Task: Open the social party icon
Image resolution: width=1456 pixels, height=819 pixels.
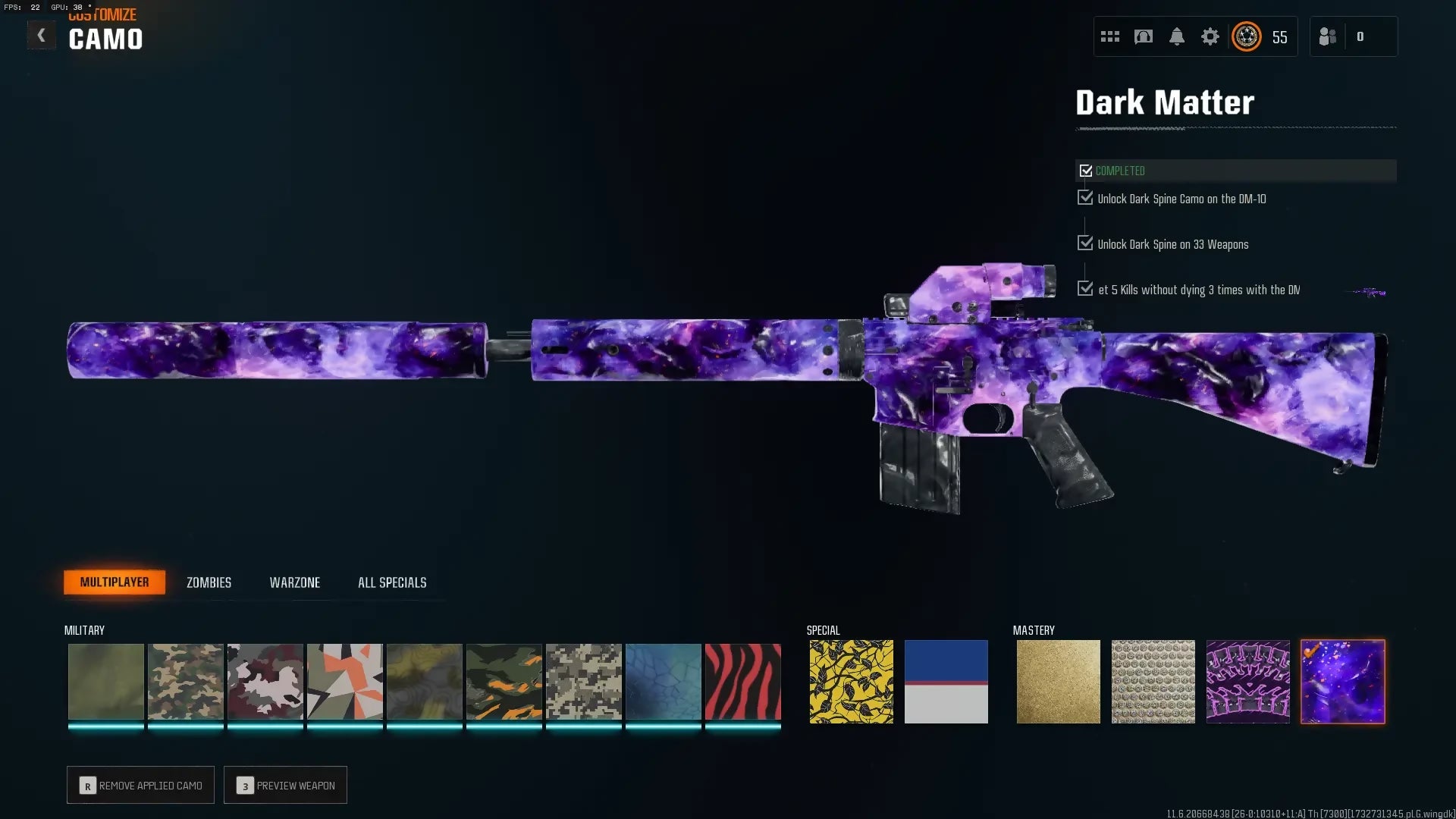Action: 1327,36
